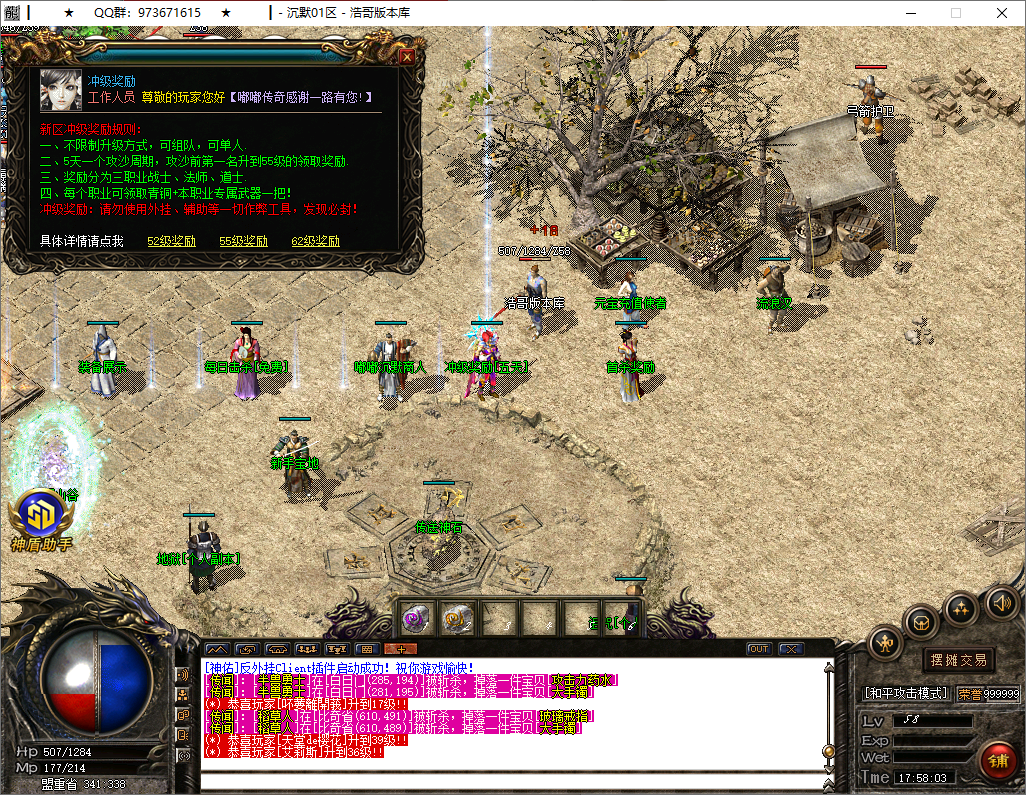1026x795 pixels.
Task: Use the golden scroll in the hotbar
Action: 458,619
